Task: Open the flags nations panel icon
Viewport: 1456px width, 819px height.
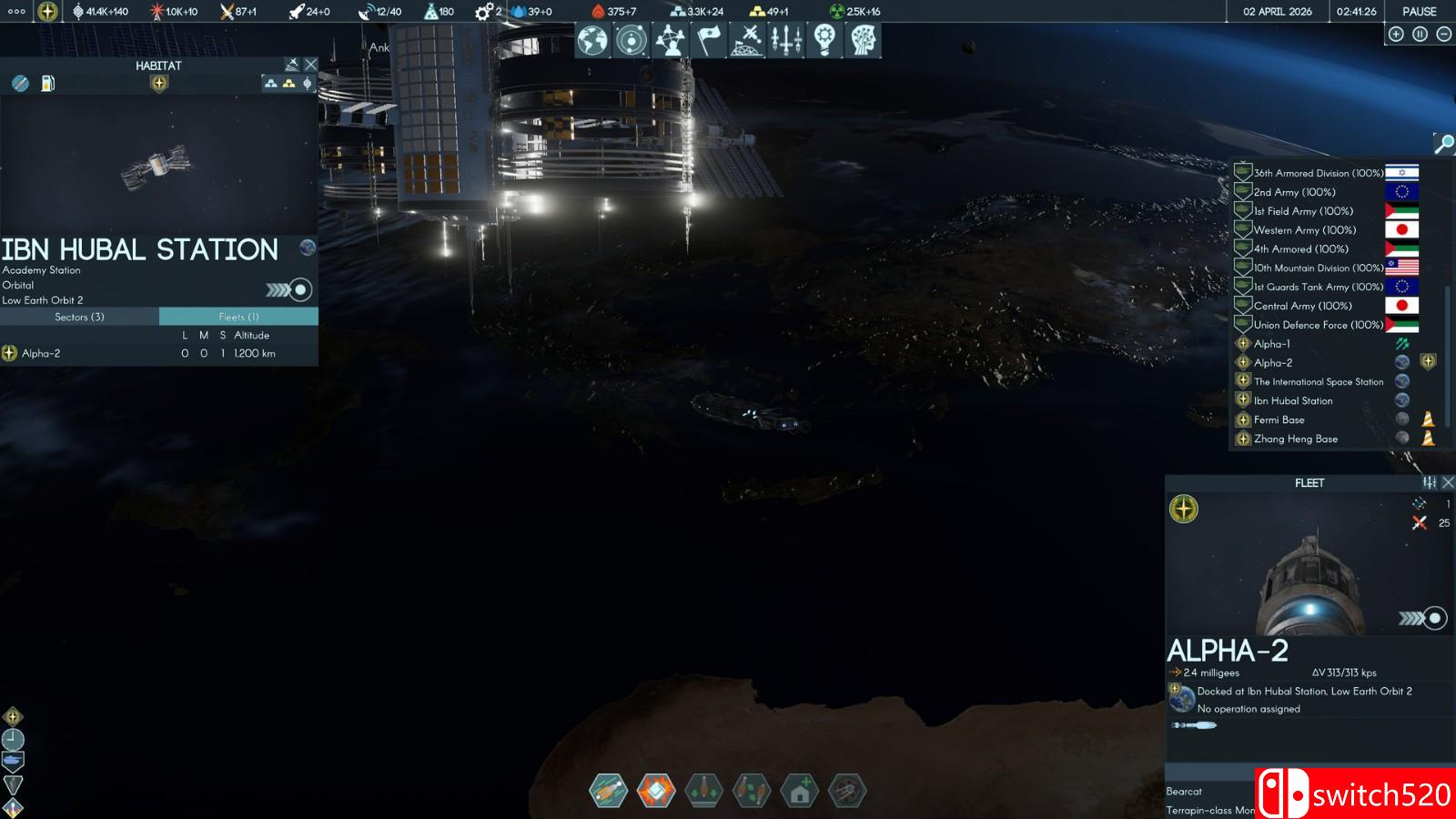Action: [x=709, y=40]
